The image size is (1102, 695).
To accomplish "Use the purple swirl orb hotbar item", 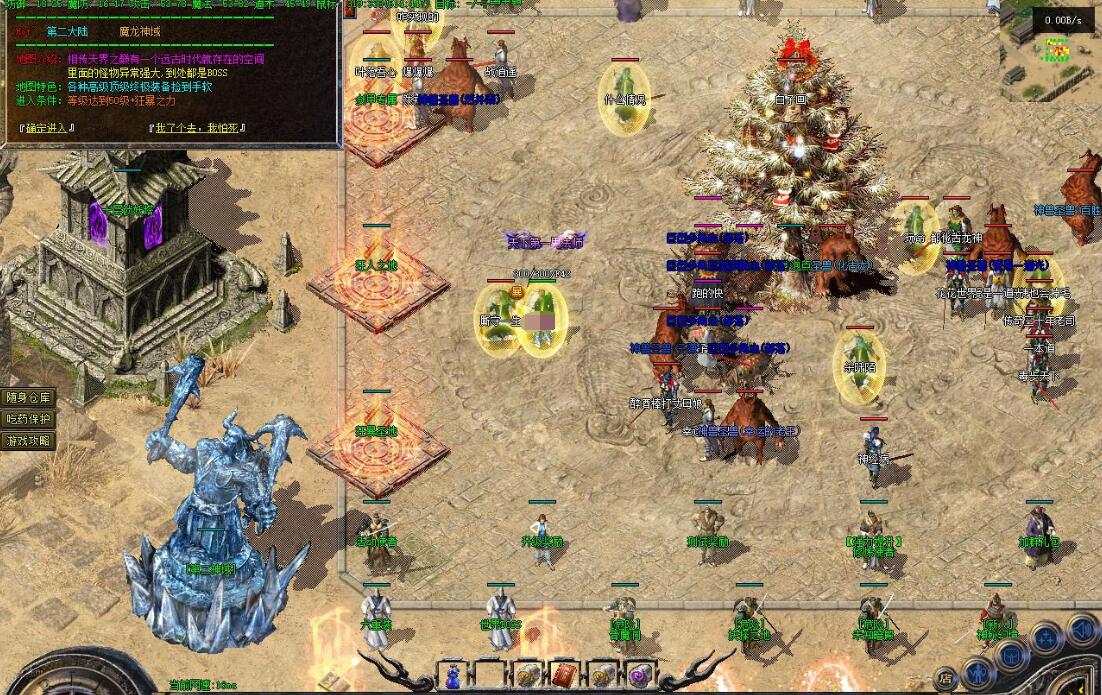I will (637, 676).
